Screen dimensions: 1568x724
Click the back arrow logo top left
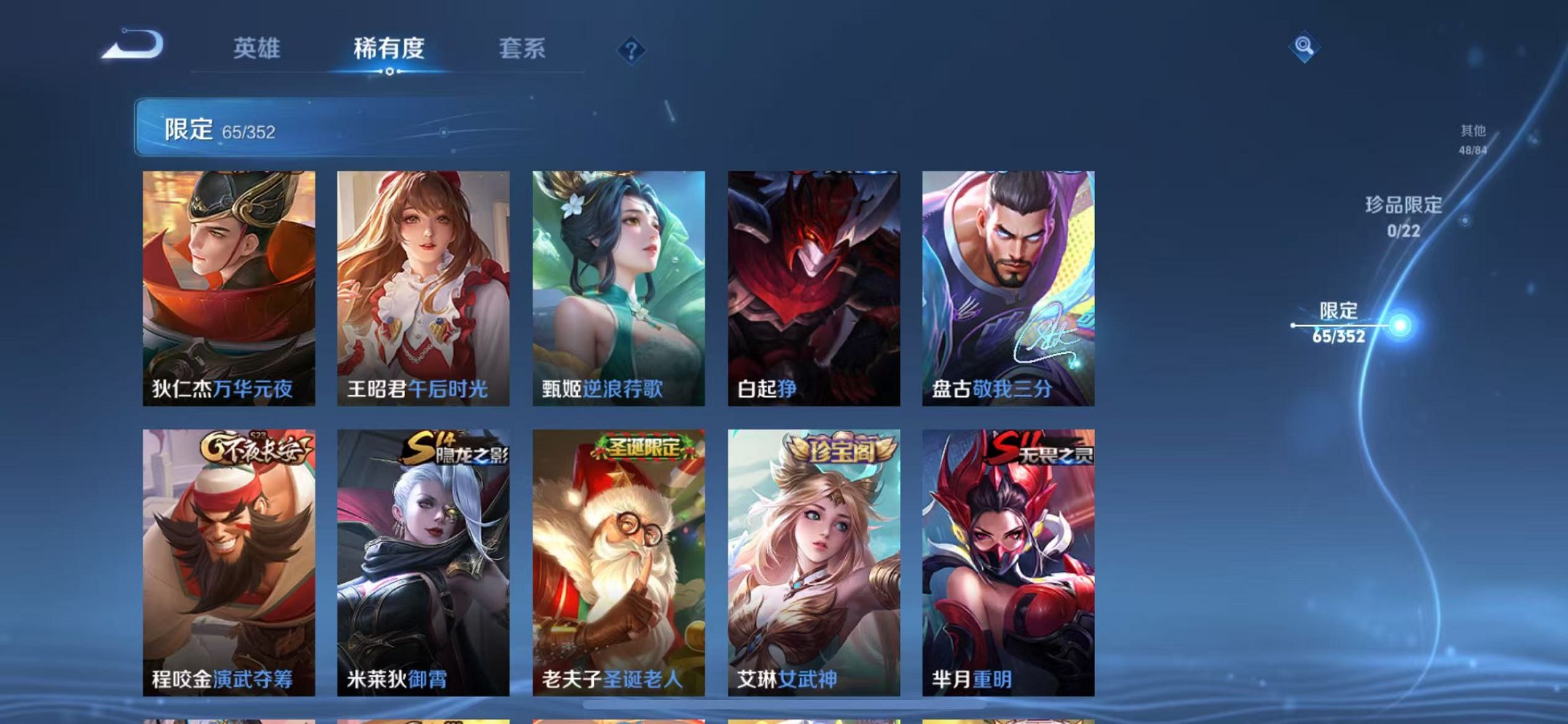133,45
